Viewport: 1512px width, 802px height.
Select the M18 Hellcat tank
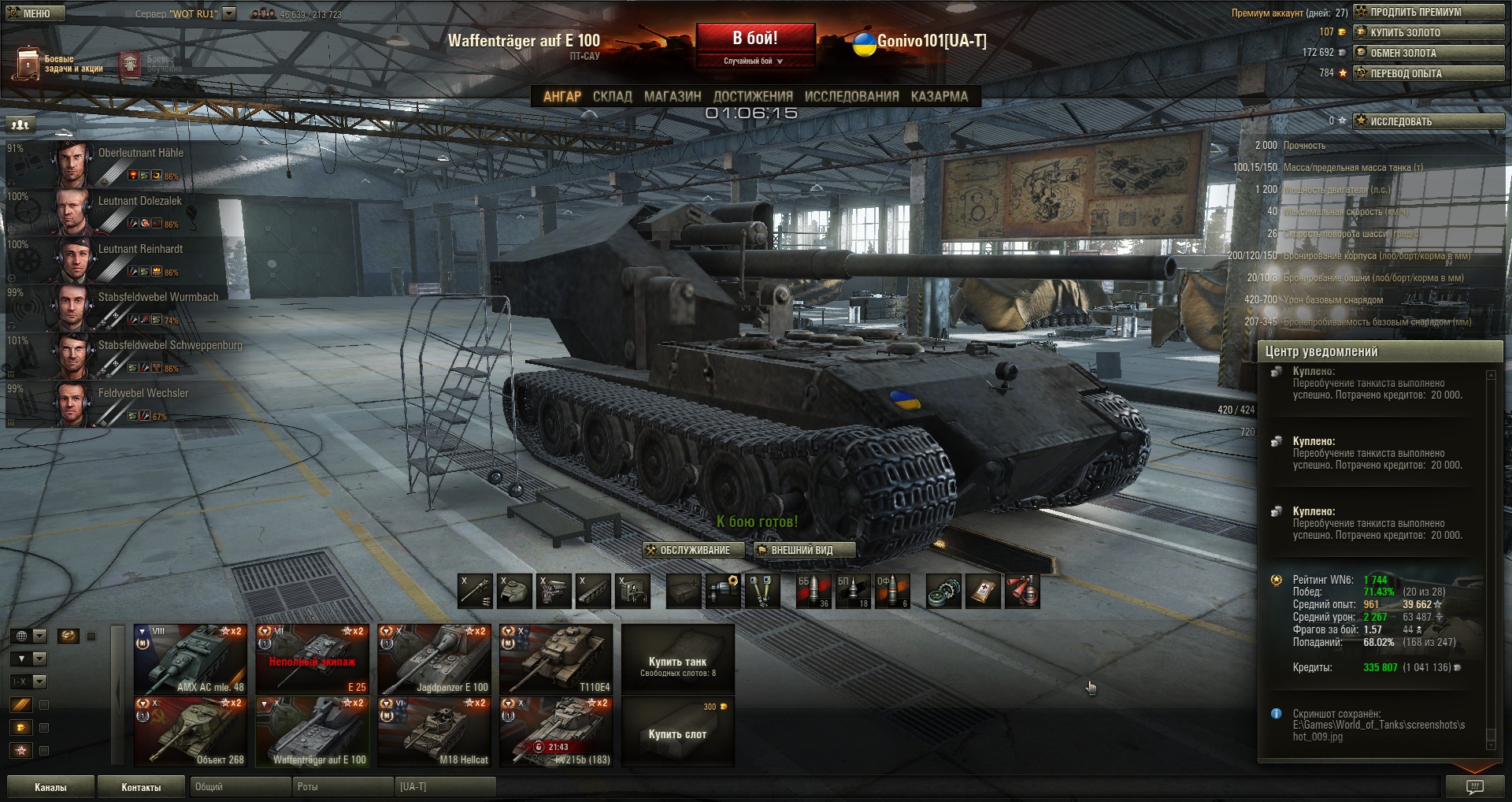click(x=434, y=731)
